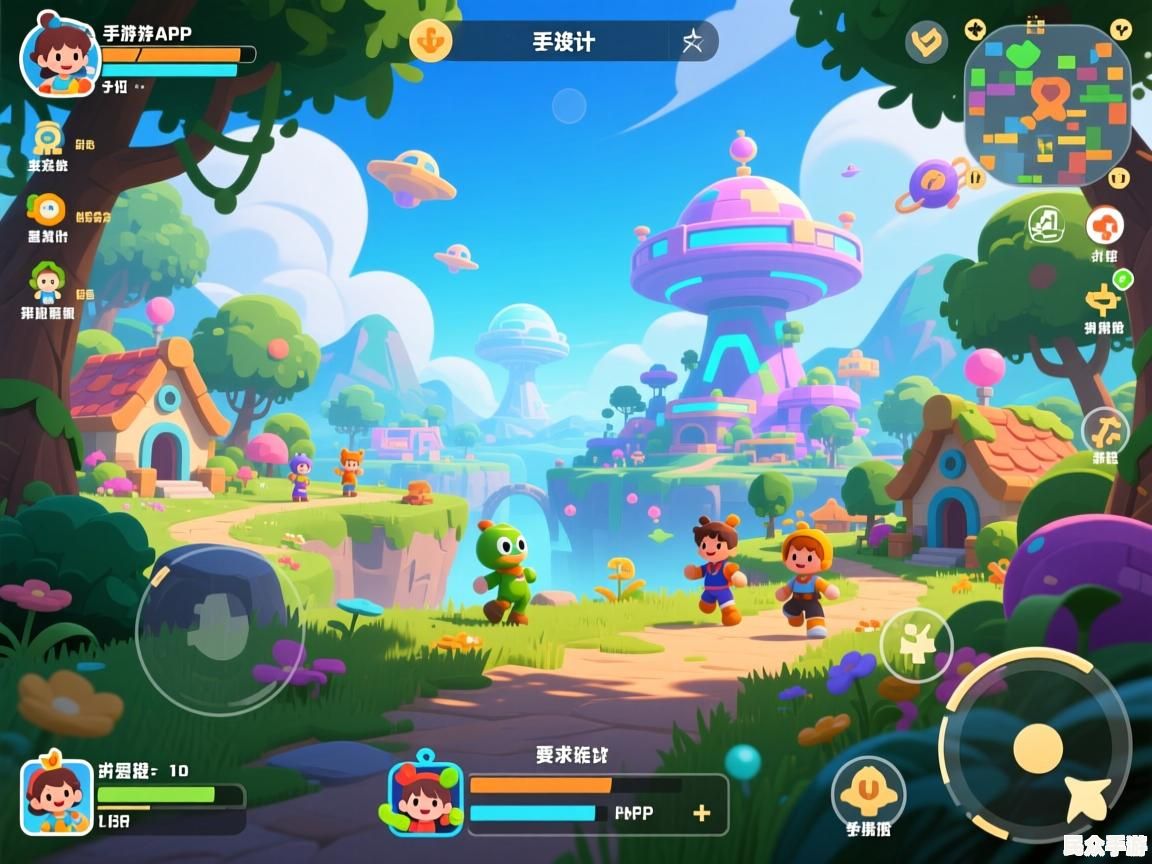Open the orange round creature menu icon
1152x864 pixels.
tap(46, 209)
